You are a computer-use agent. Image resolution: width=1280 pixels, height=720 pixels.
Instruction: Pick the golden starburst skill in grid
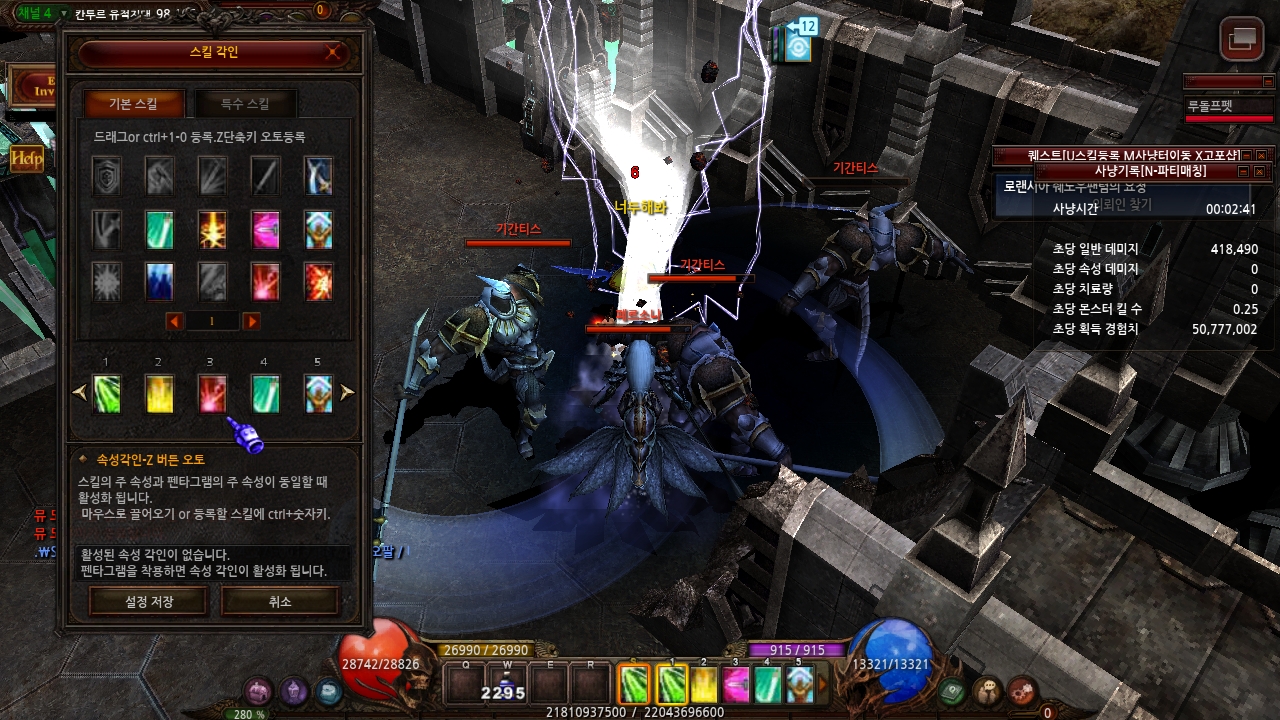212,229
